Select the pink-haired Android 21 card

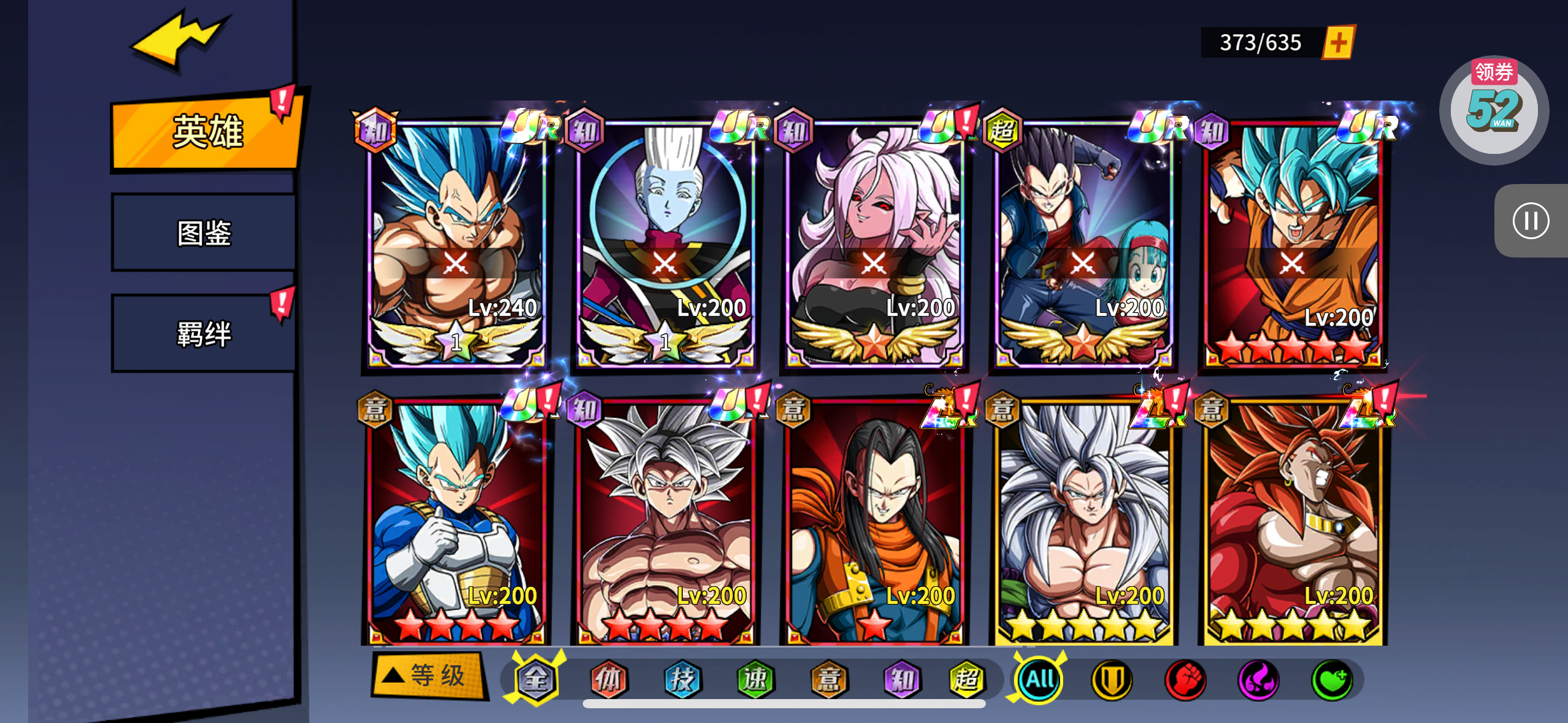coord(874,245)
